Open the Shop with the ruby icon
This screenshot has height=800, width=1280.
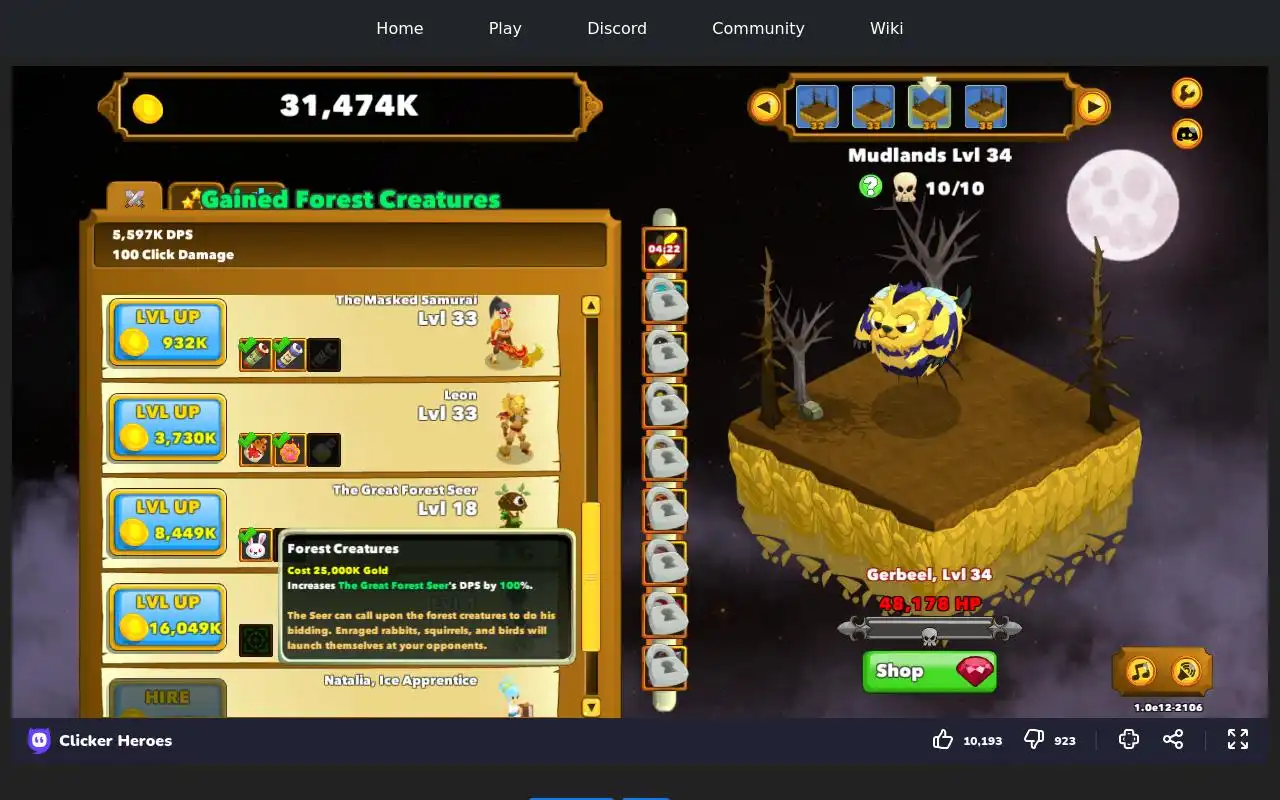click(x=929, y=671)
